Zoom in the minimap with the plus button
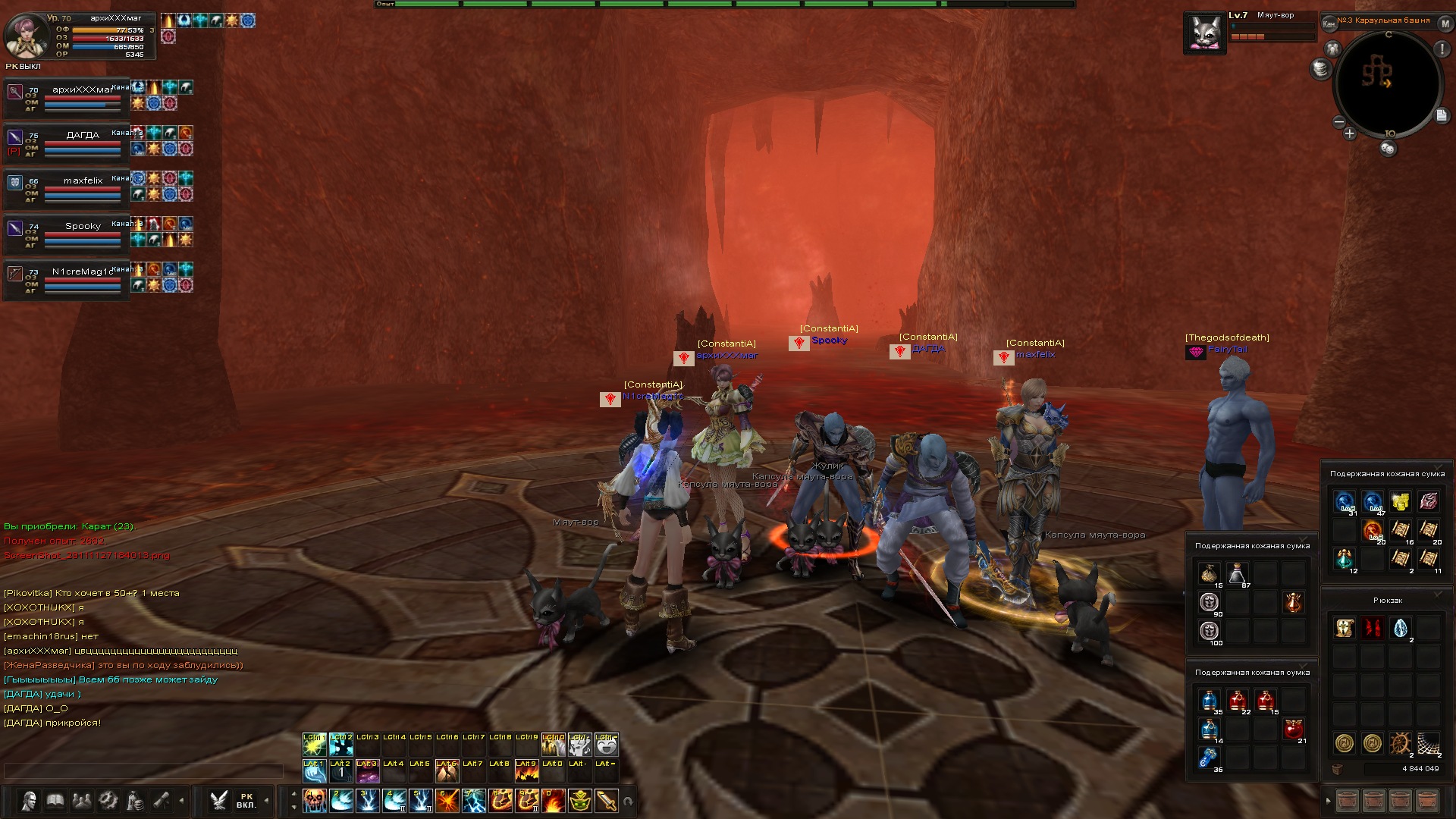This screenshot has width=1456, height=819. click(1350, 134)
